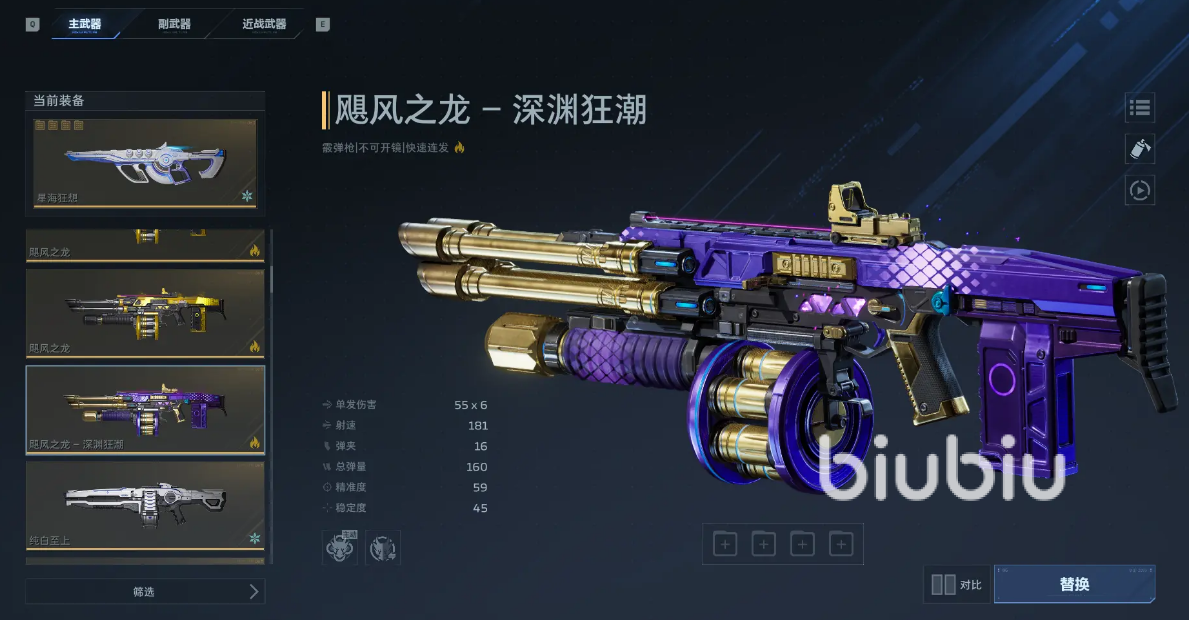Open the spray paint can icon
The width and height of the screenshot is (1189, 620).
(1140, 148)
